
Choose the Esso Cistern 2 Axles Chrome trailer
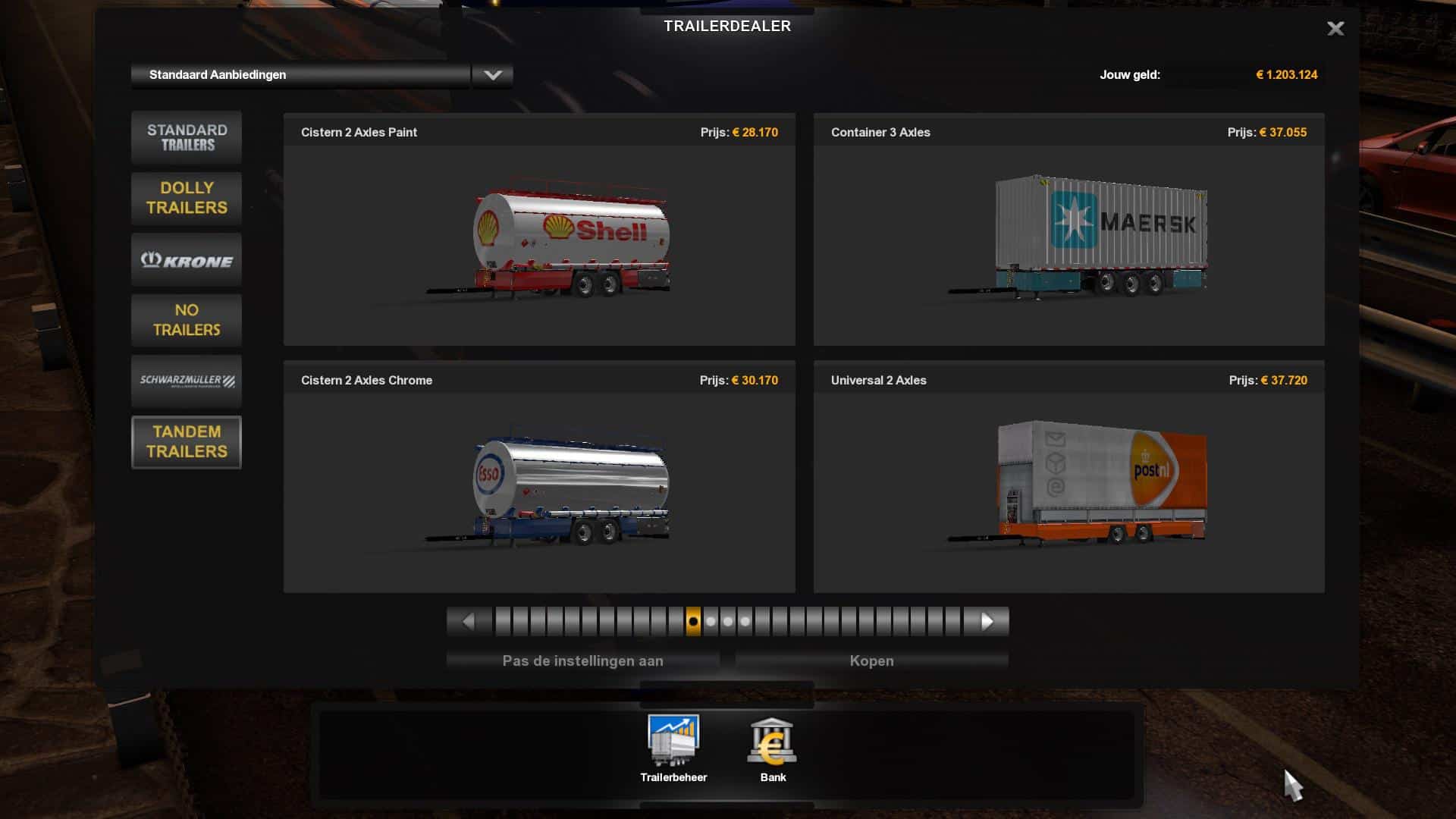[539, 490]
